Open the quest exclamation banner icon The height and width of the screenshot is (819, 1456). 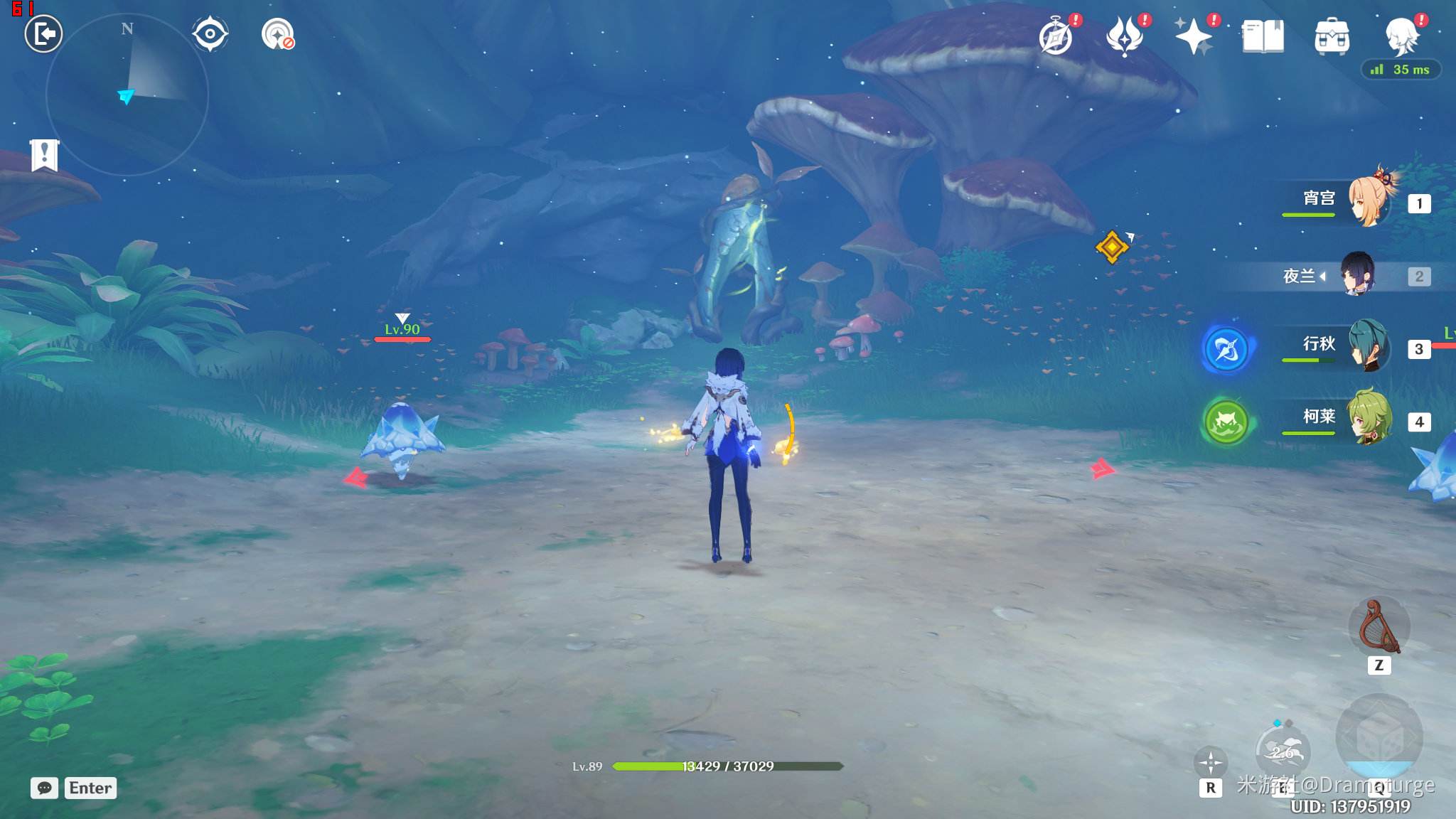point(44,154)
